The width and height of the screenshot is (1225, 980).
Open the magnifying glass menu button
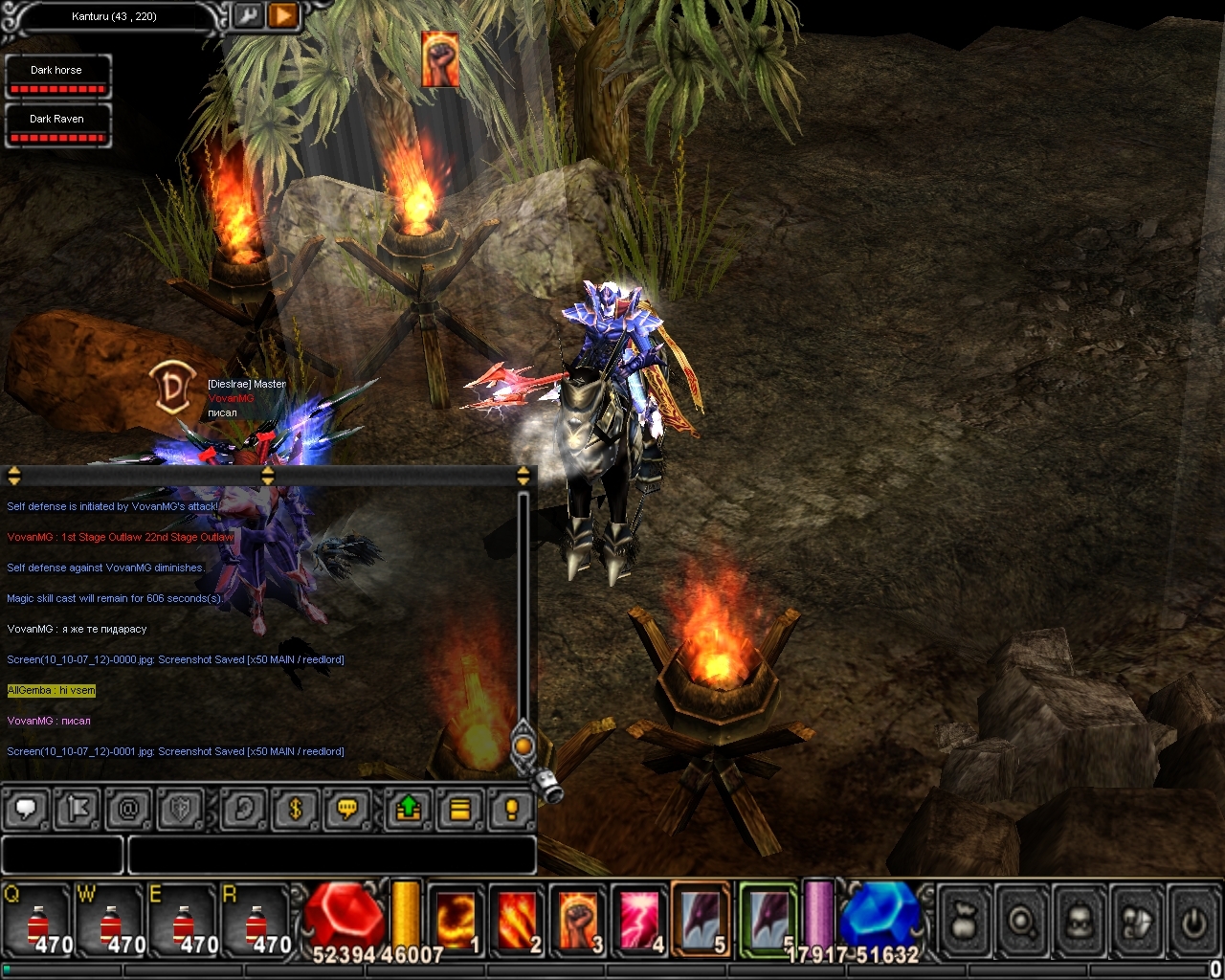(x=1023, y=922)
